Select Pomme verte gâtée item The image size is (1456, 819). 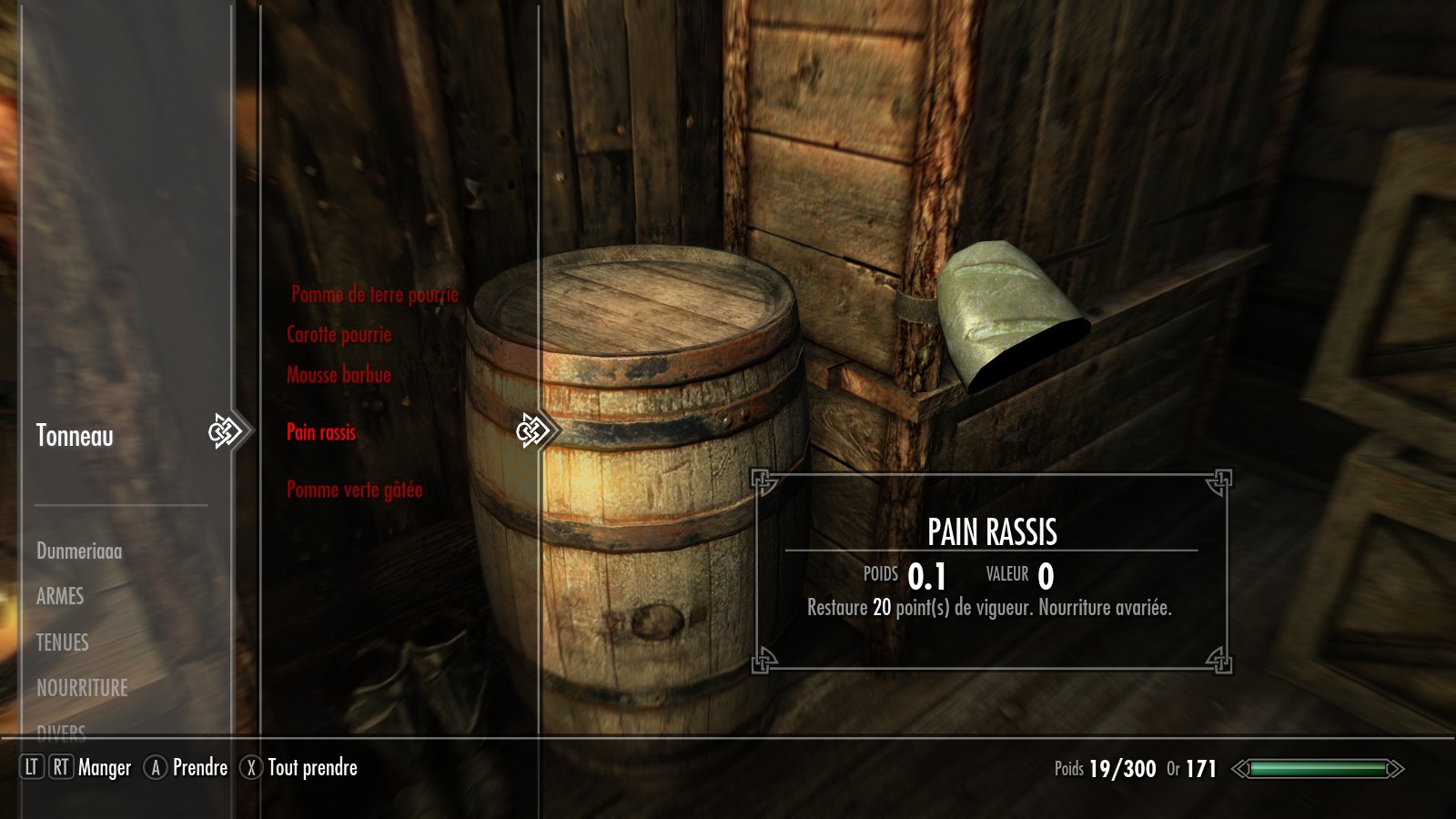354,490
